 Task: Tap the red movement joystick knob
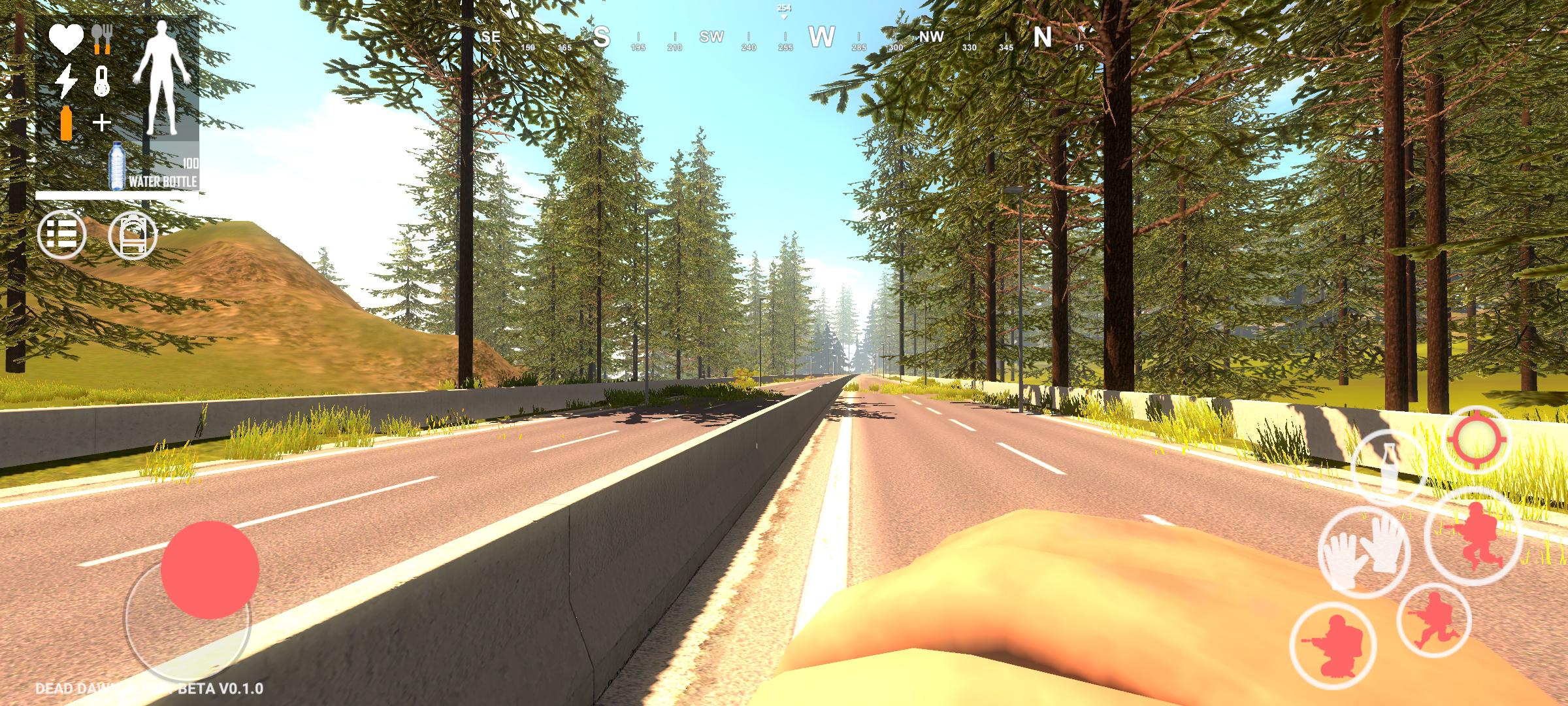click(x=210, y=569)
